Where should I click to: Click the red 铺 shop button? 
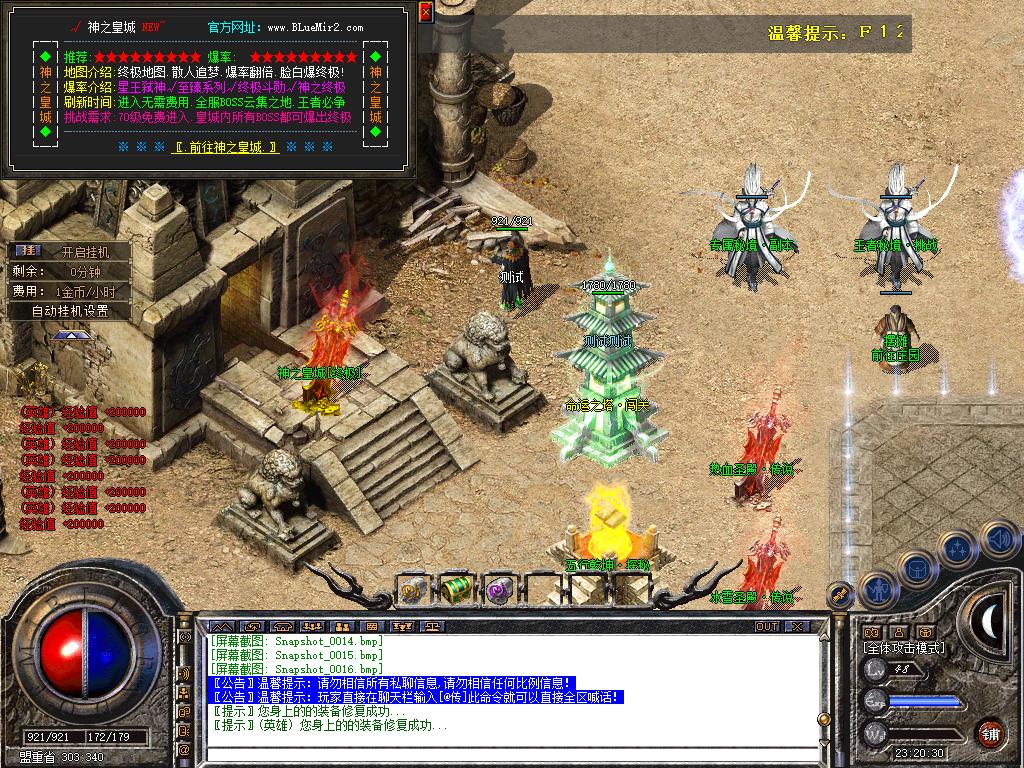point(990,733)
